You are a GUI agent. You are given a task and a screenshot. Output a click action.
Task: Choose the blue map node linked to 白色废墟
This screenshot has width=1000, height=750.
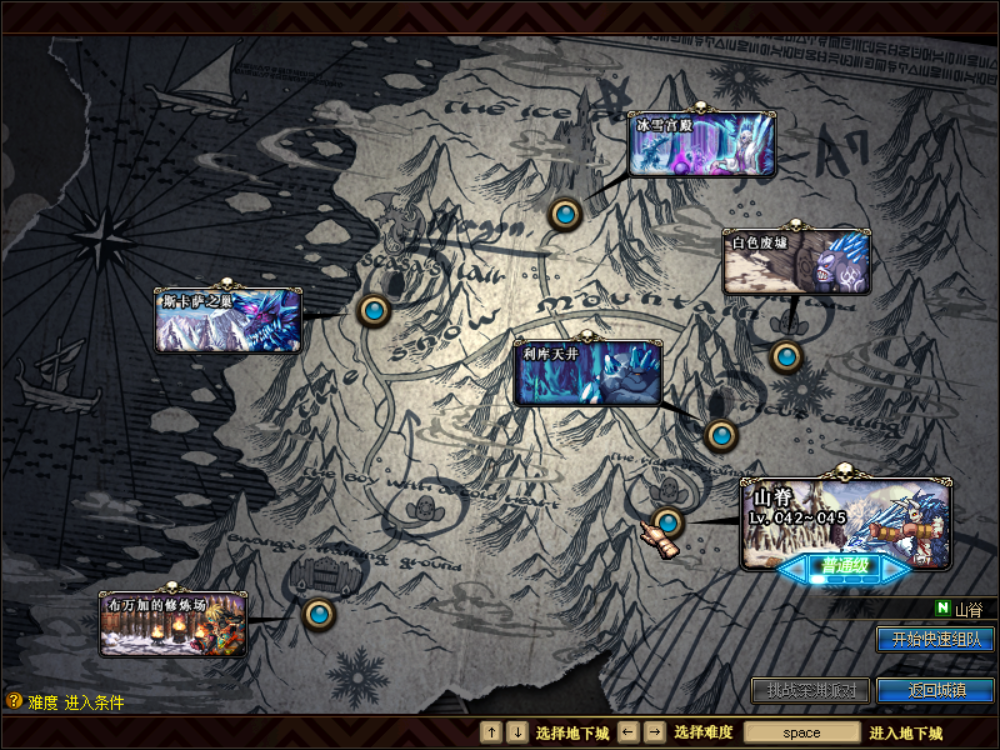pyautogui.click(x=786, y=356)
